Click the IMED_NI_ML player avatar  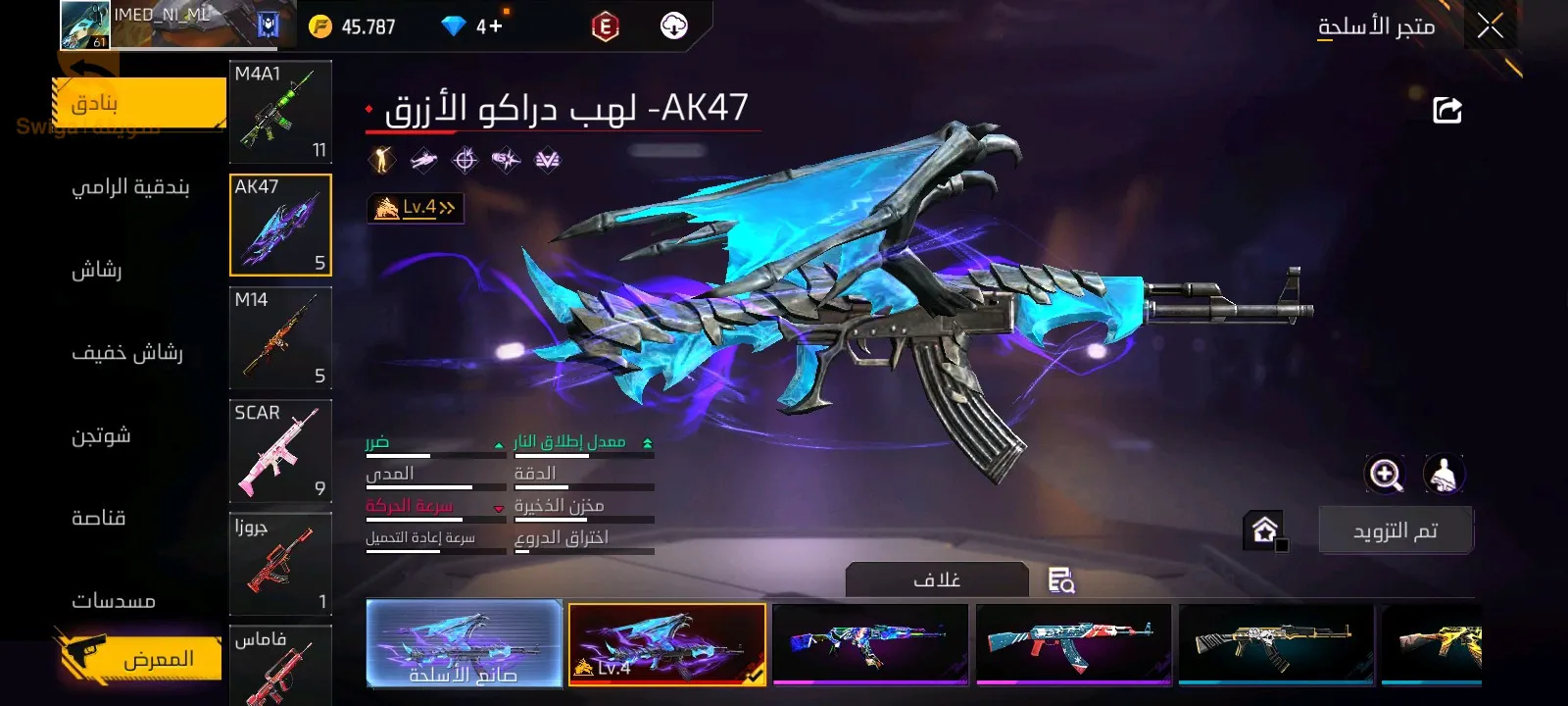[83, 25]
